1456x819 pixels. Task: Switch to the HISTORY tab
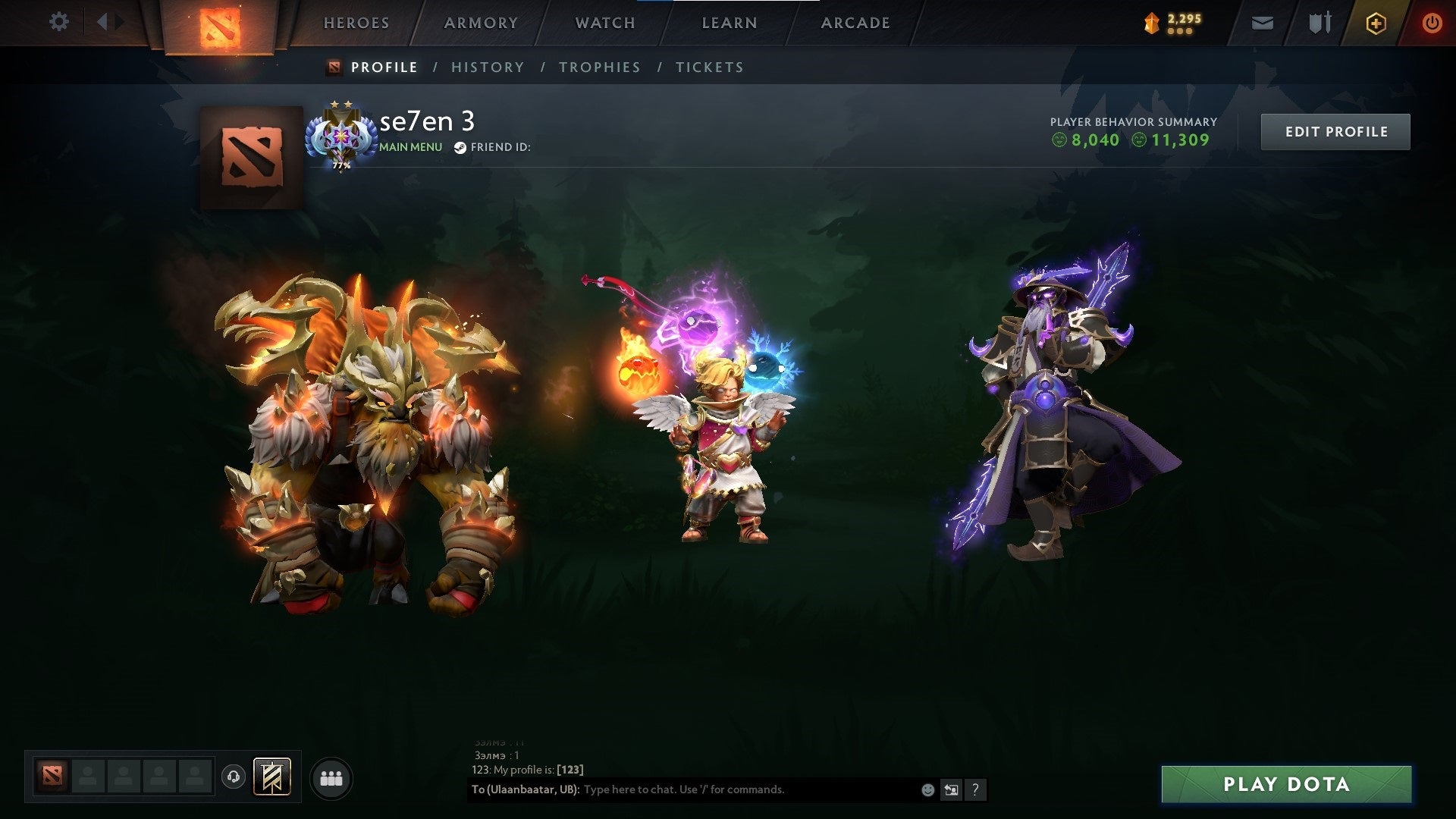tap(487, 67)
